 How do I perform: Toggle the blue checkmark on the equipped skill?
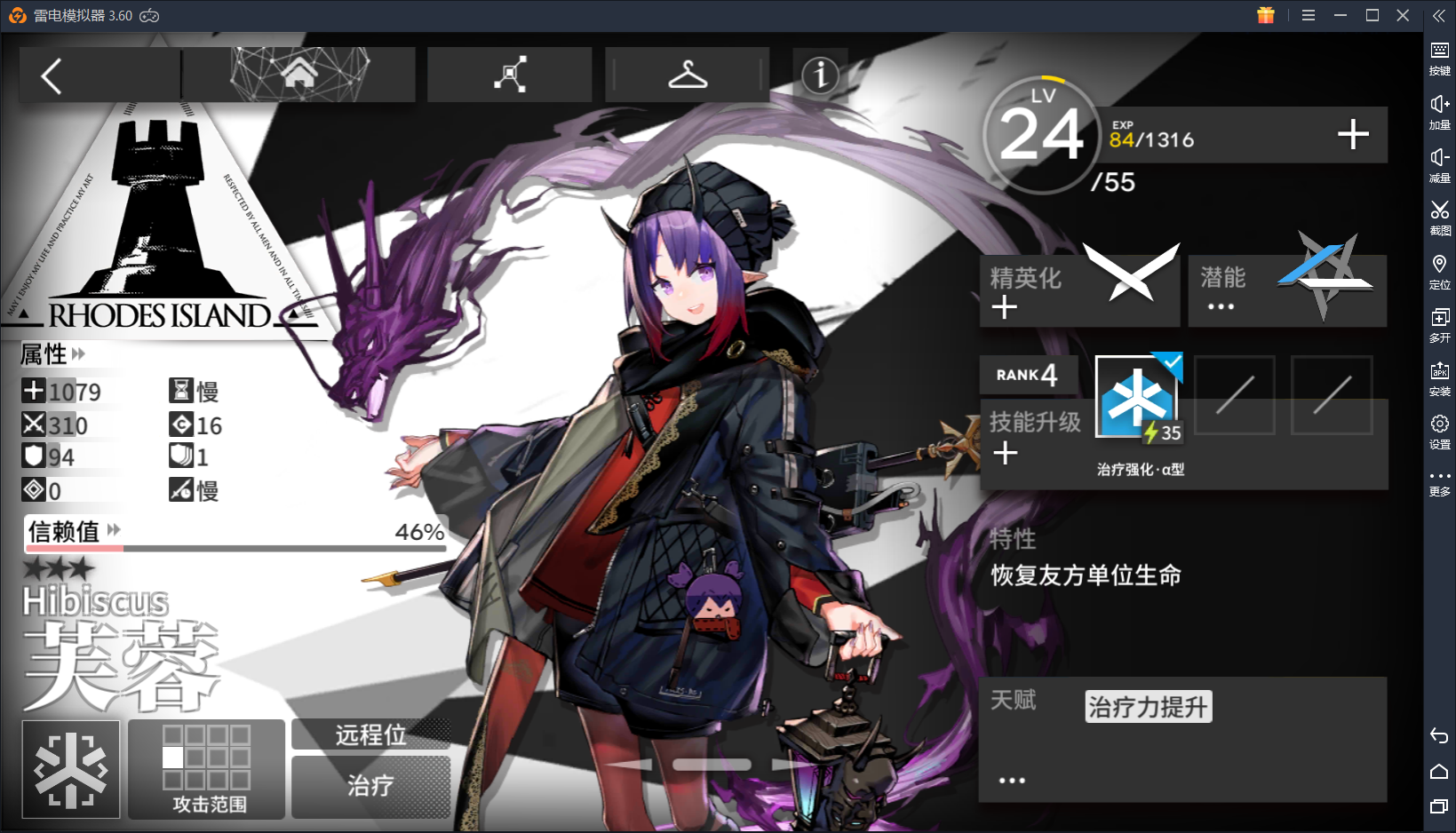click(1171, 362)
